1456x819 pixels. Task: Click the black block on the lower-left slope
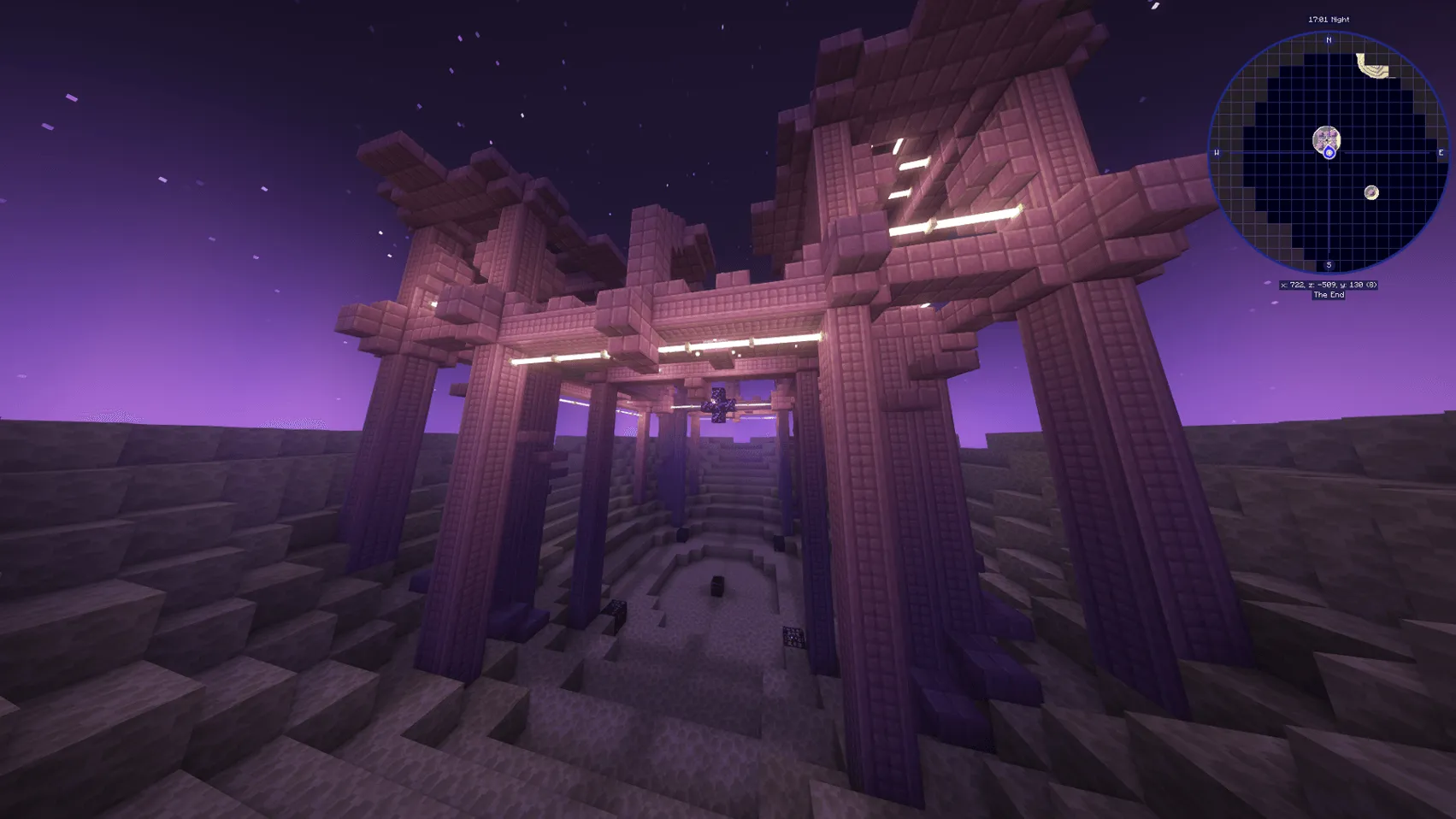(618, 610)
